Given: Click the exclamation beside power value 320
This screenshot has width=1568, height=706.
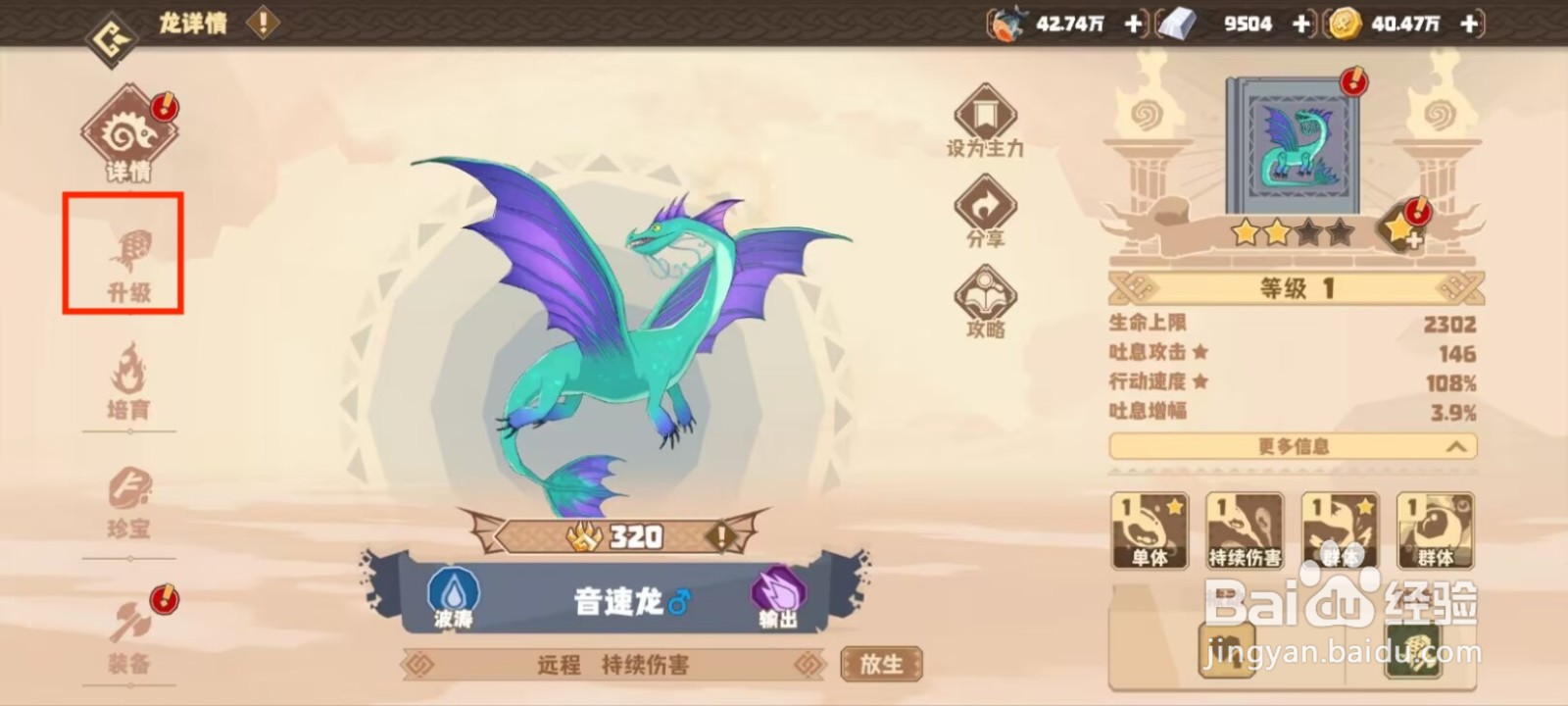Looking at the screenshot, I should tap(721, 536).
